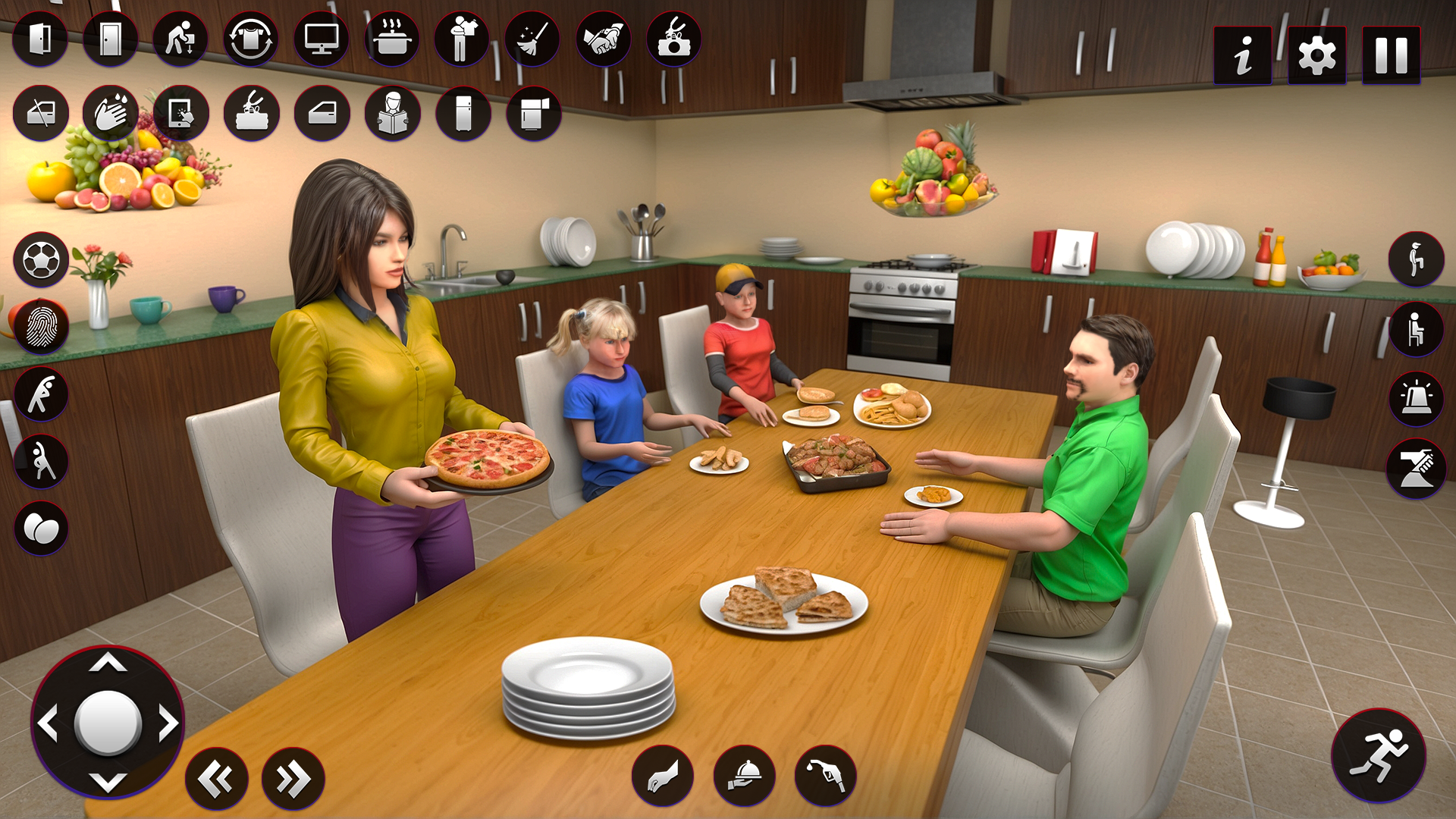Open the hand washing icon
Image resolution: width=1456 pixels, height=819 pixels.
coord(111,112)
